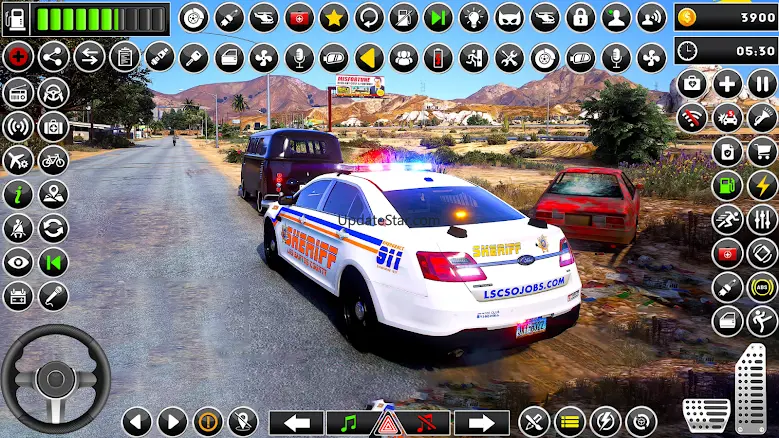Screen dimensions: 779x438
Task: Open the shopping cart store
Action: click(x=762, y=152)
